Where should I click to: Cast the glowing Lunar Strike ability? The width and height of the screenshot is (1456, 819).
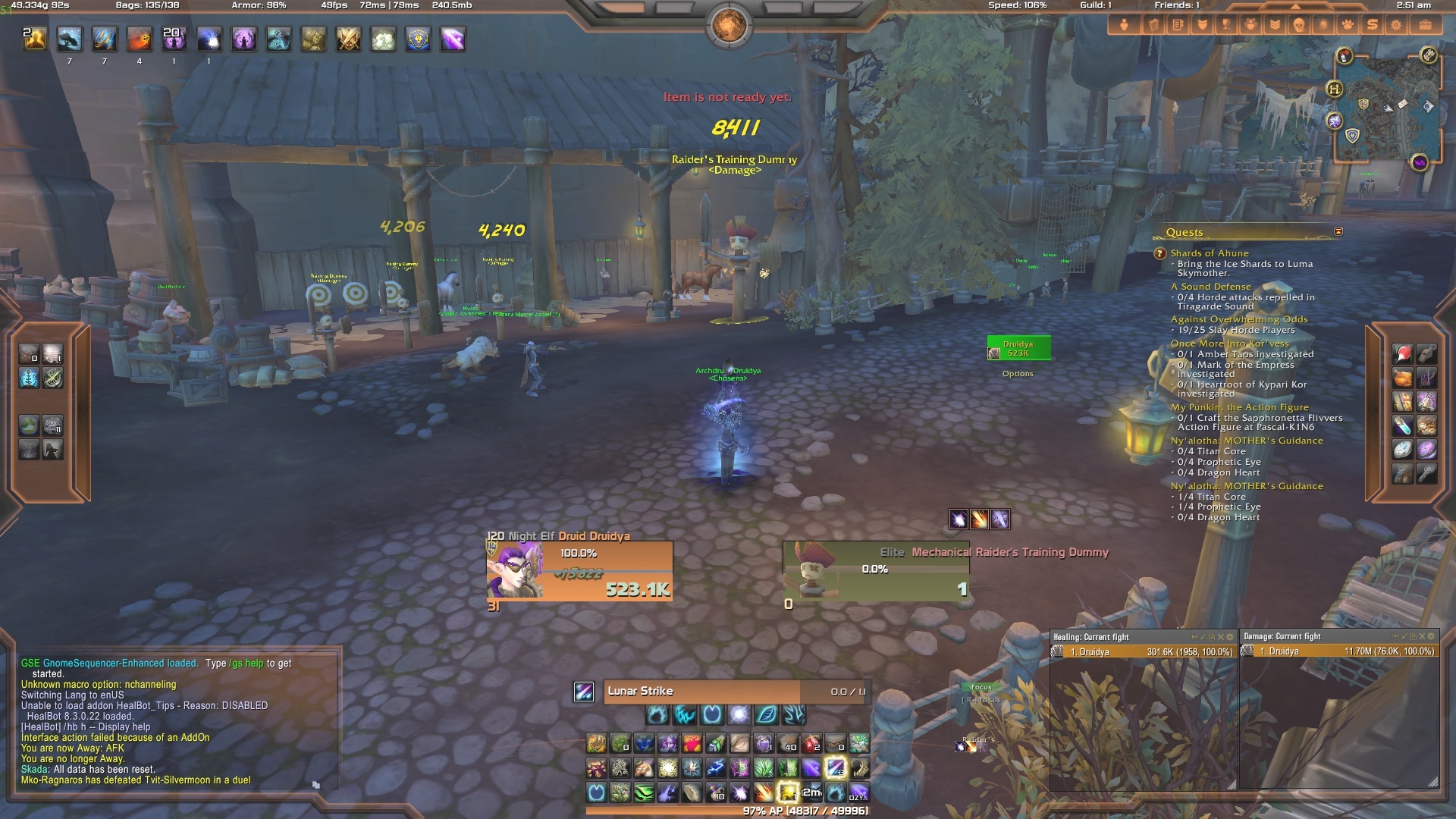pyautogui.click(x=835, y=768)
